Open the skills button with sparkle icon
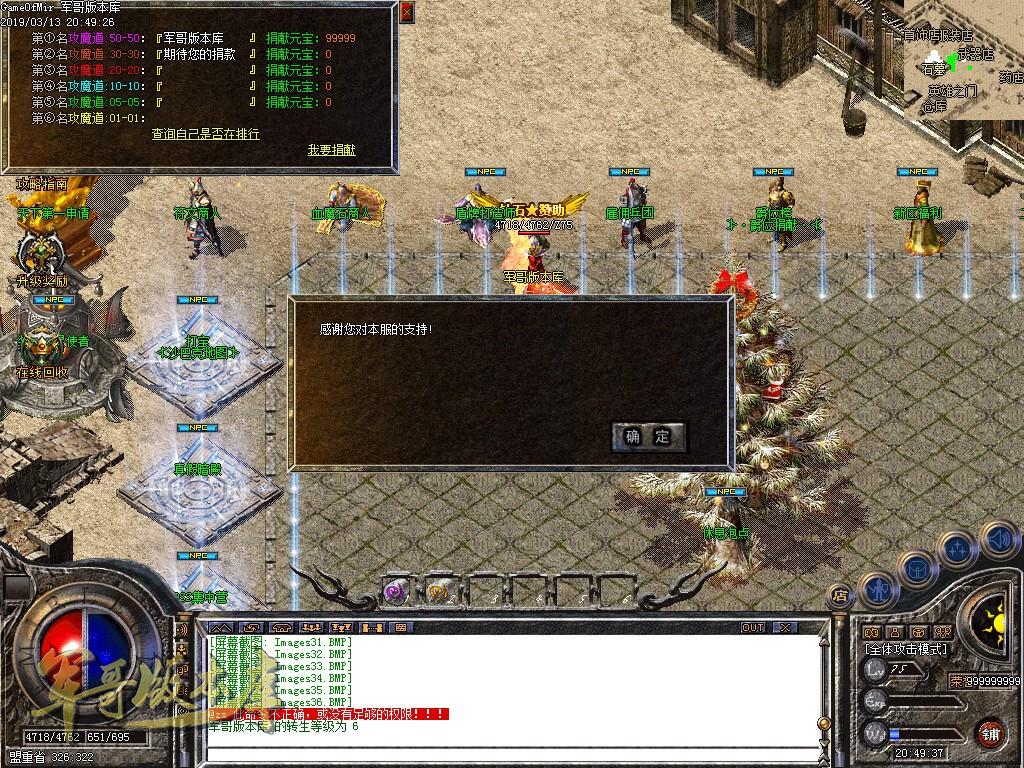This screenshot has width=1024, height=768. (958, 548)
